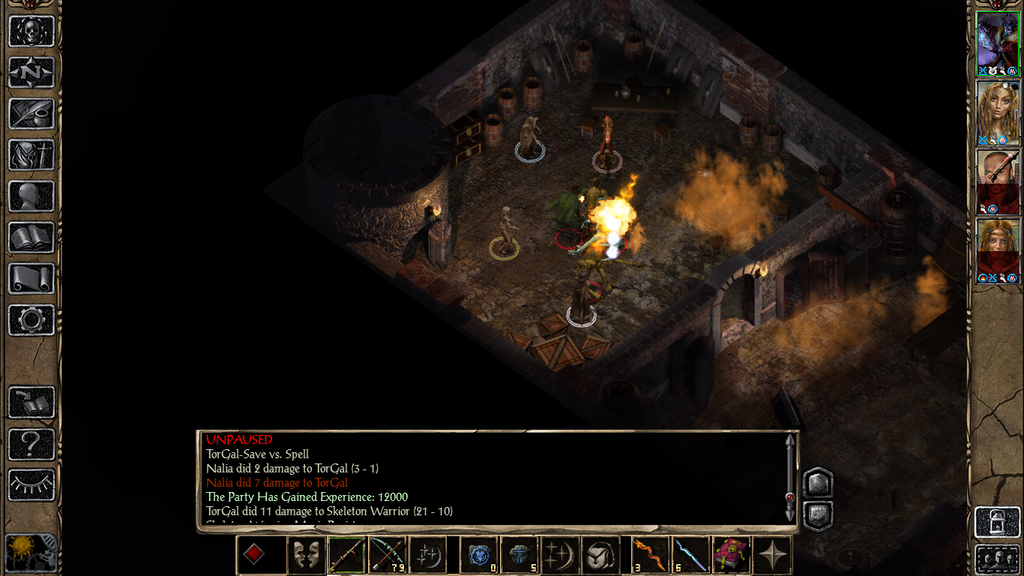This screenshot has width=1024, height=576.
Task: Open the priest scroll screen
Action: point(31,278)
